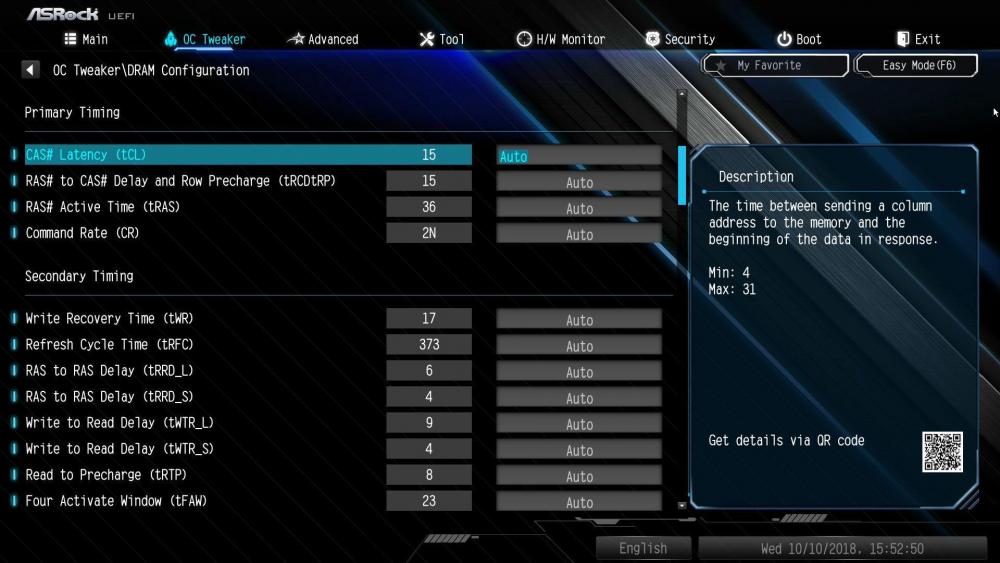Edit Refresh Cycle Time (tRFC) Auto field

578,346
